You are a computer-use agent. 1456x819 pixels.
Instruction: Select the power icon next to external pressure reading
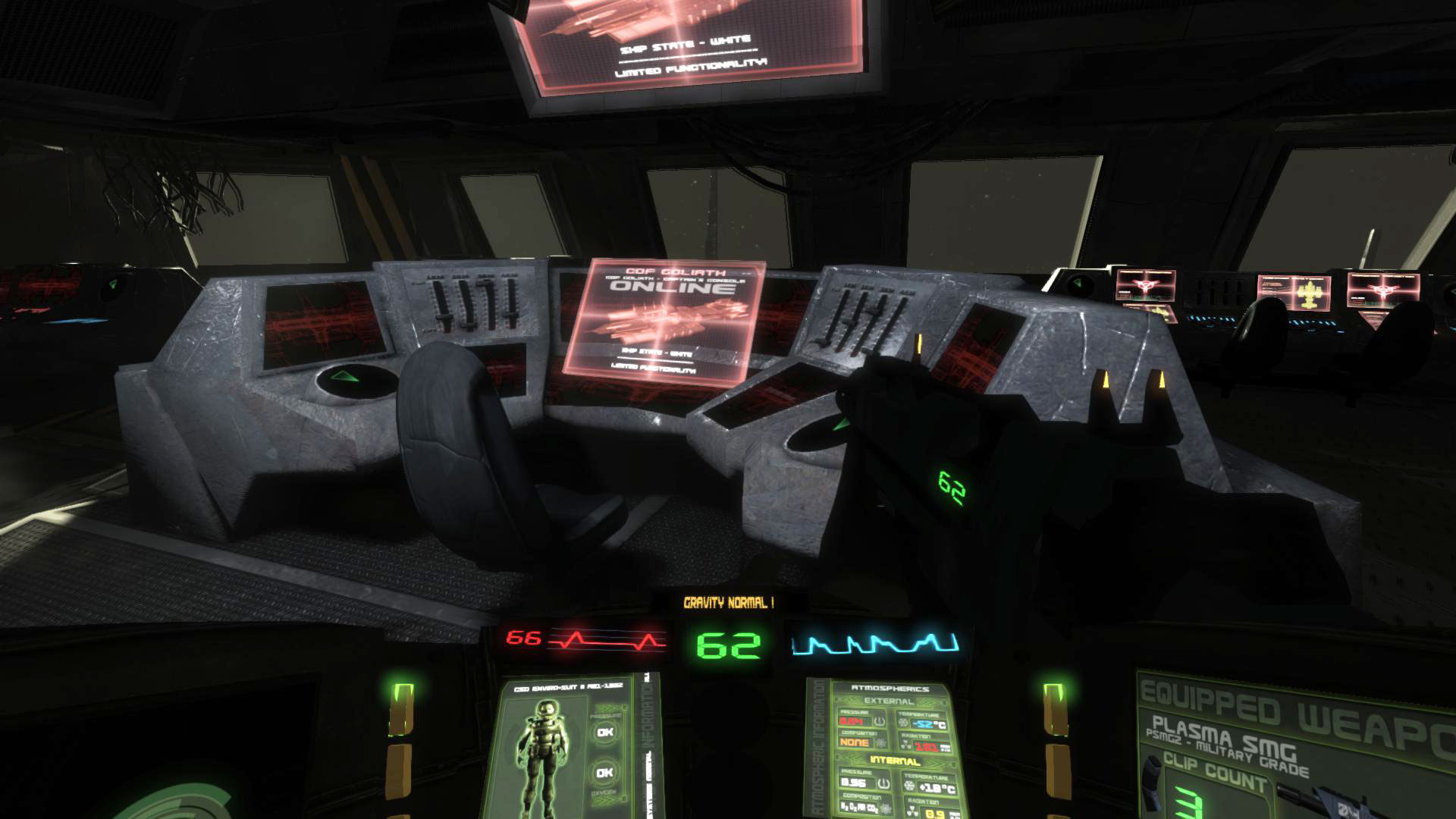(879, 722)
